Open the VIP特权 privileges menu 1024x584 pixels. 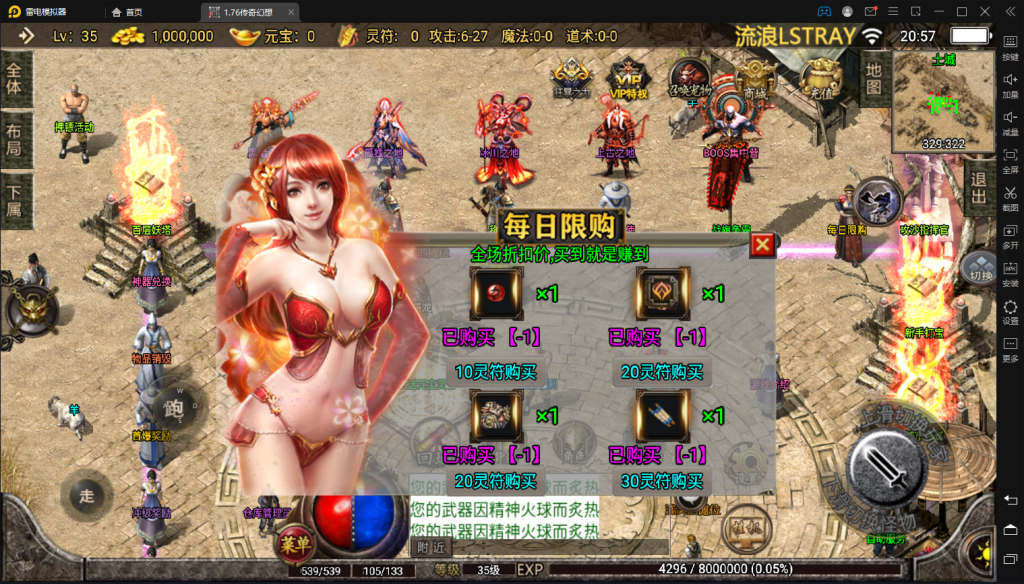tap(628, 80)
